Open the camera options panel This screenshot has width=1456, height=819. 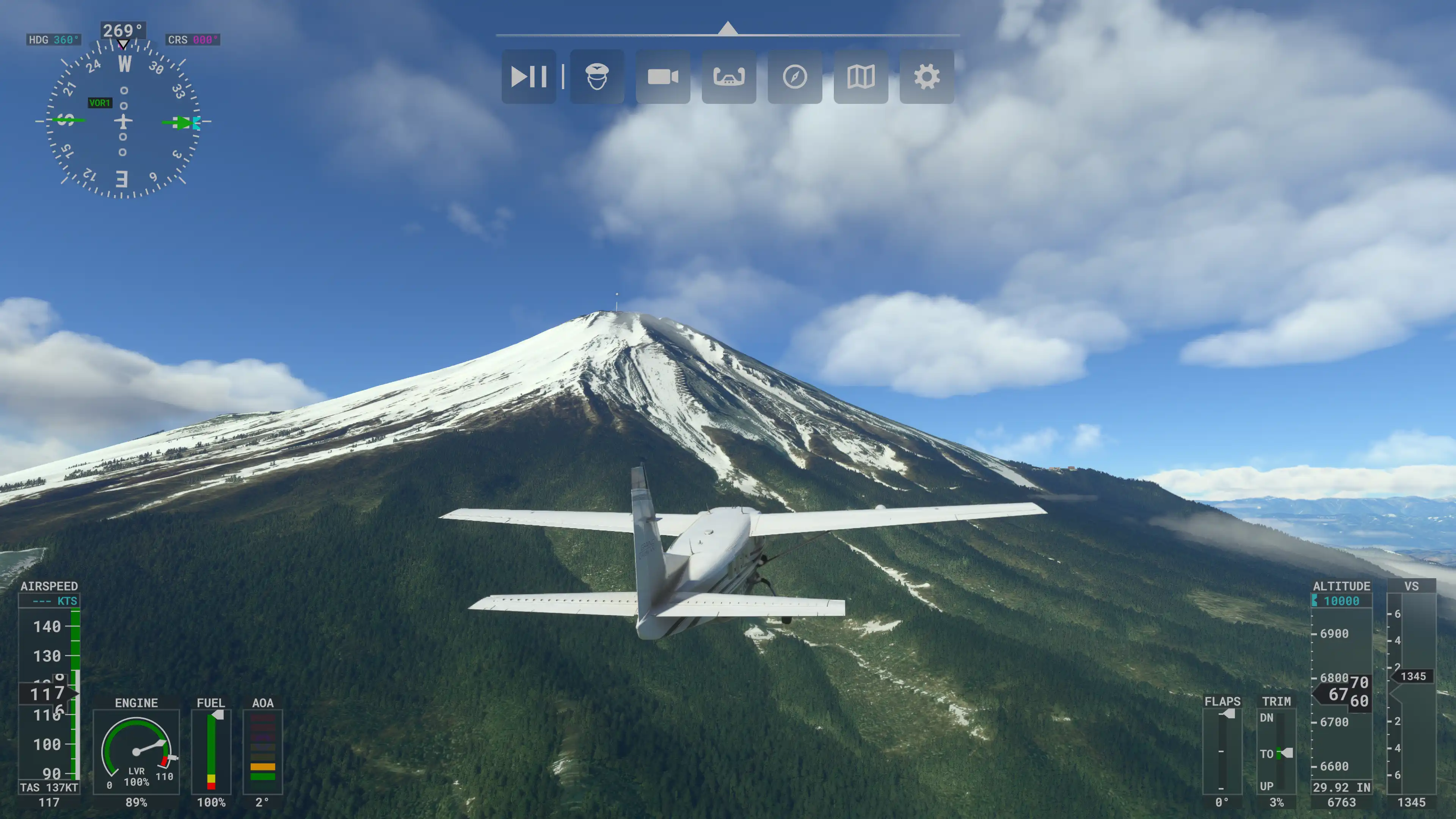coord(662,76)
